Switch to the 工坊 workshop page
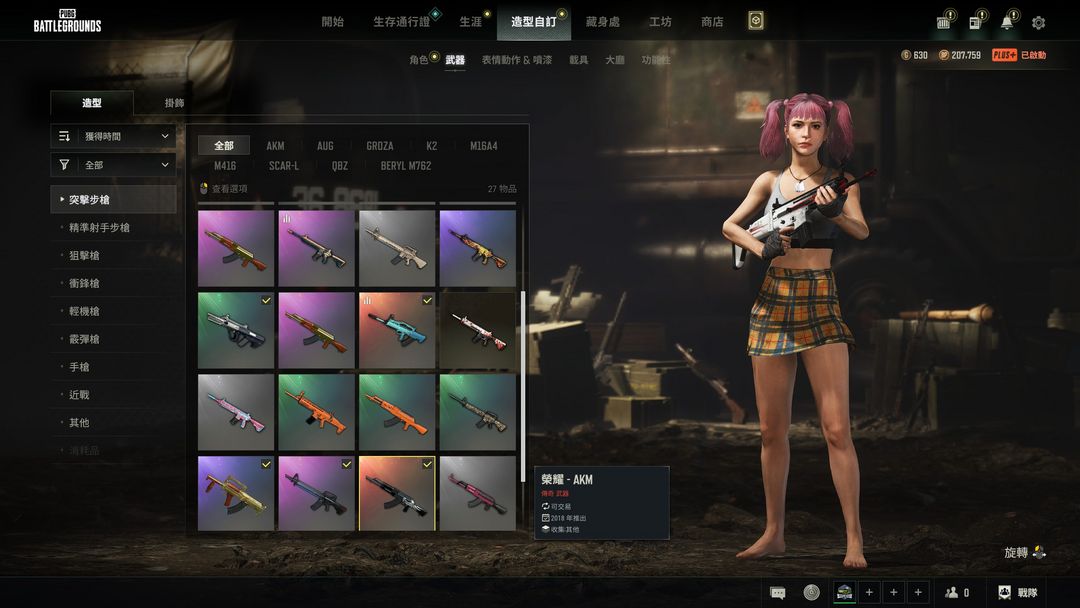Screen dimensions: 1080x608 tap(660, 22)
